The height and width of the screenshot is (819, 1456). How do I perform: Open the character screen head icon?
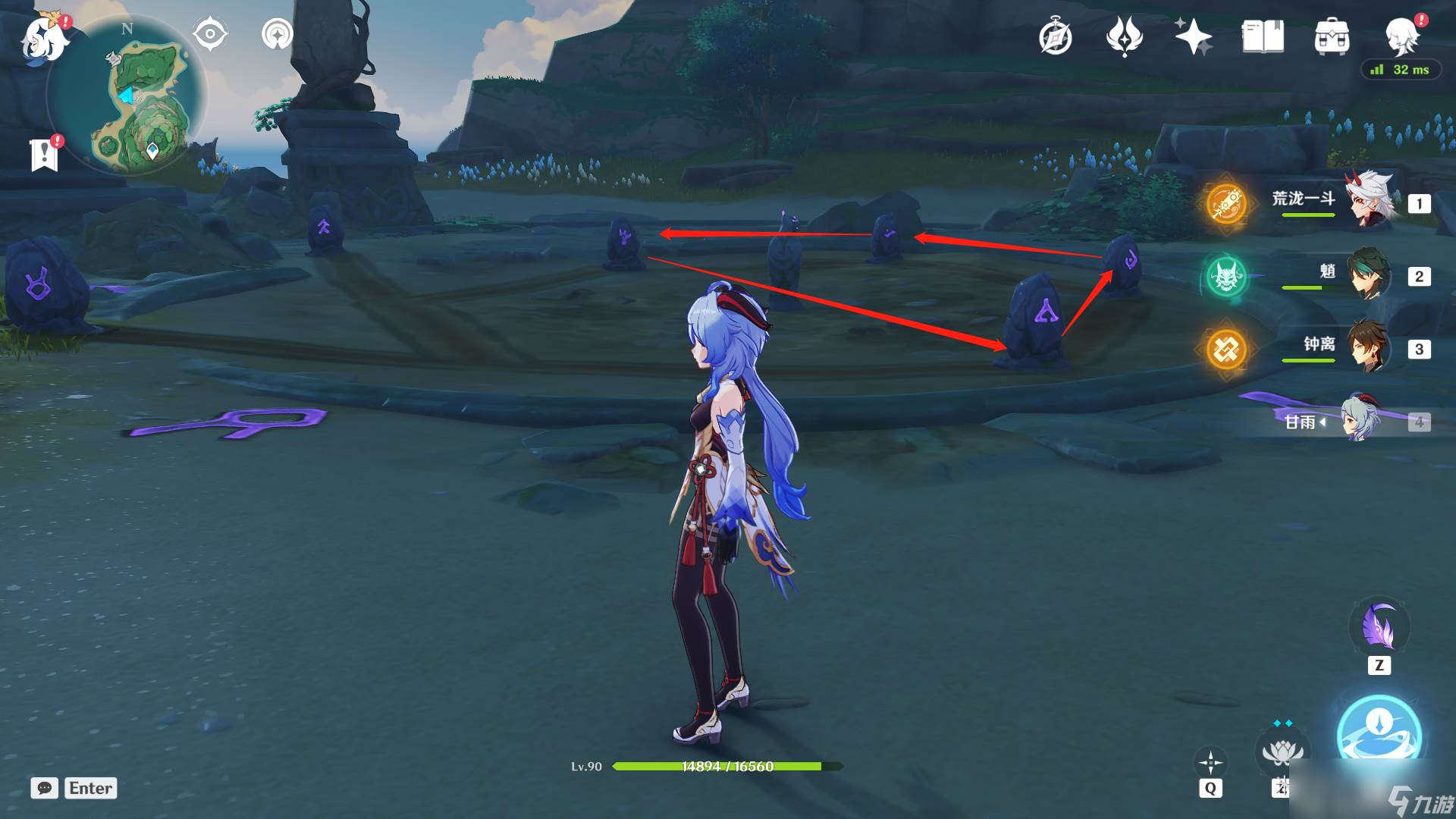click(x=1401, y=35)
